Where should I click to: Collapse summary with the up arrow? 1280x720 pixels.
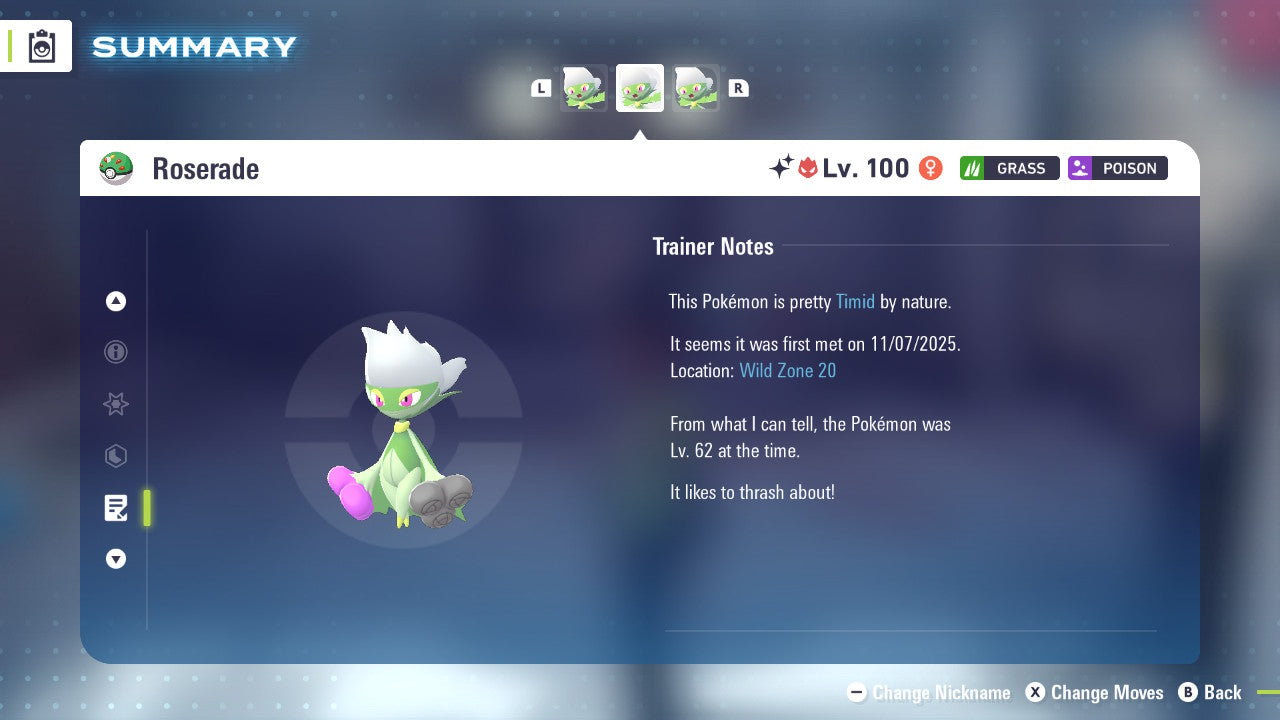pyautogui.click(x=116, y=301)
